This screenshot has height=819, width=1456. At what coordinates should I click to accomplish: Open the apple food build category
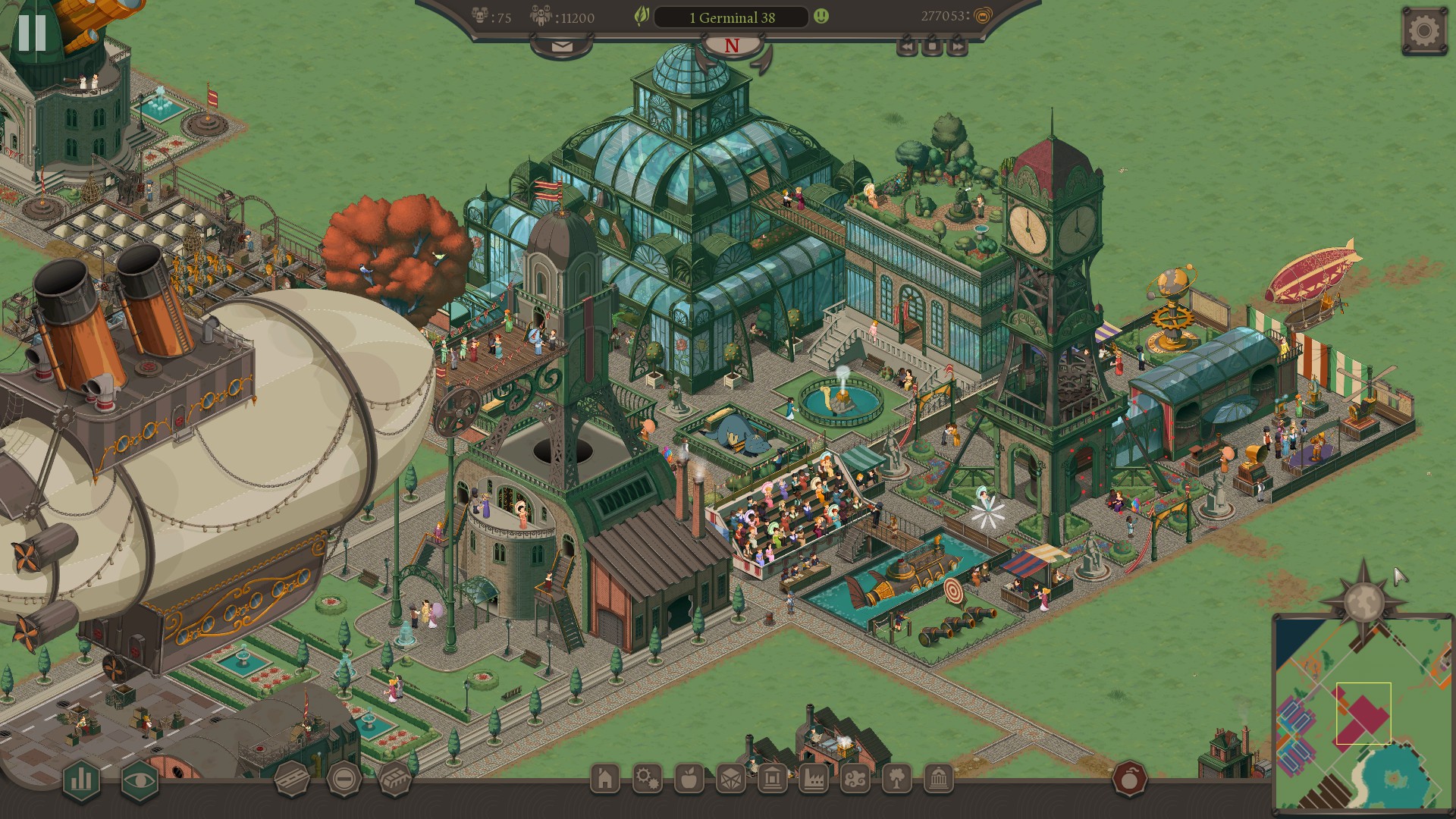point(689,779)
